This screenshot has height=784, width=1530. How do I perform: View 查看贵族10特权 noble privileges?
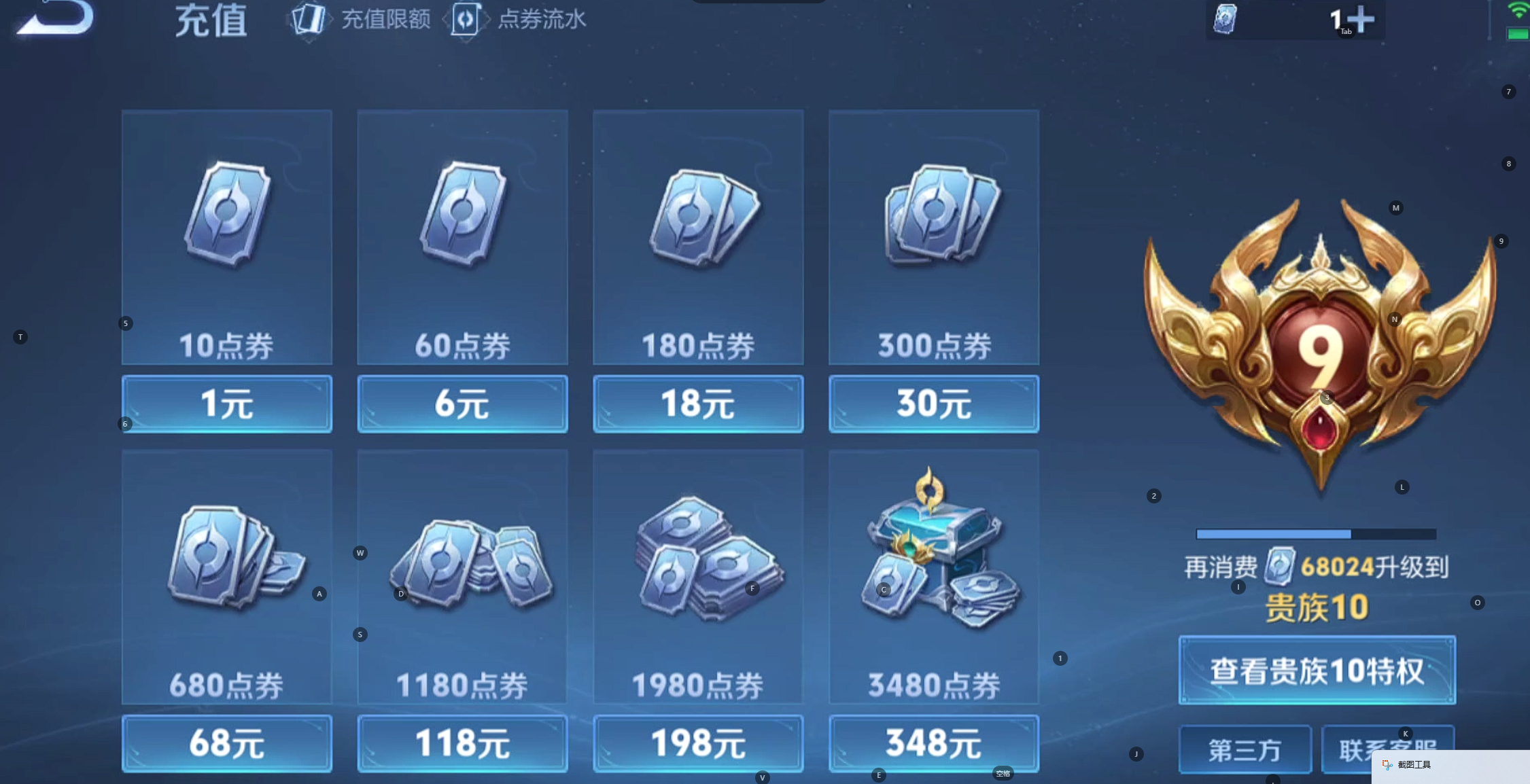pyautogui.click(x=1317, y=671)
